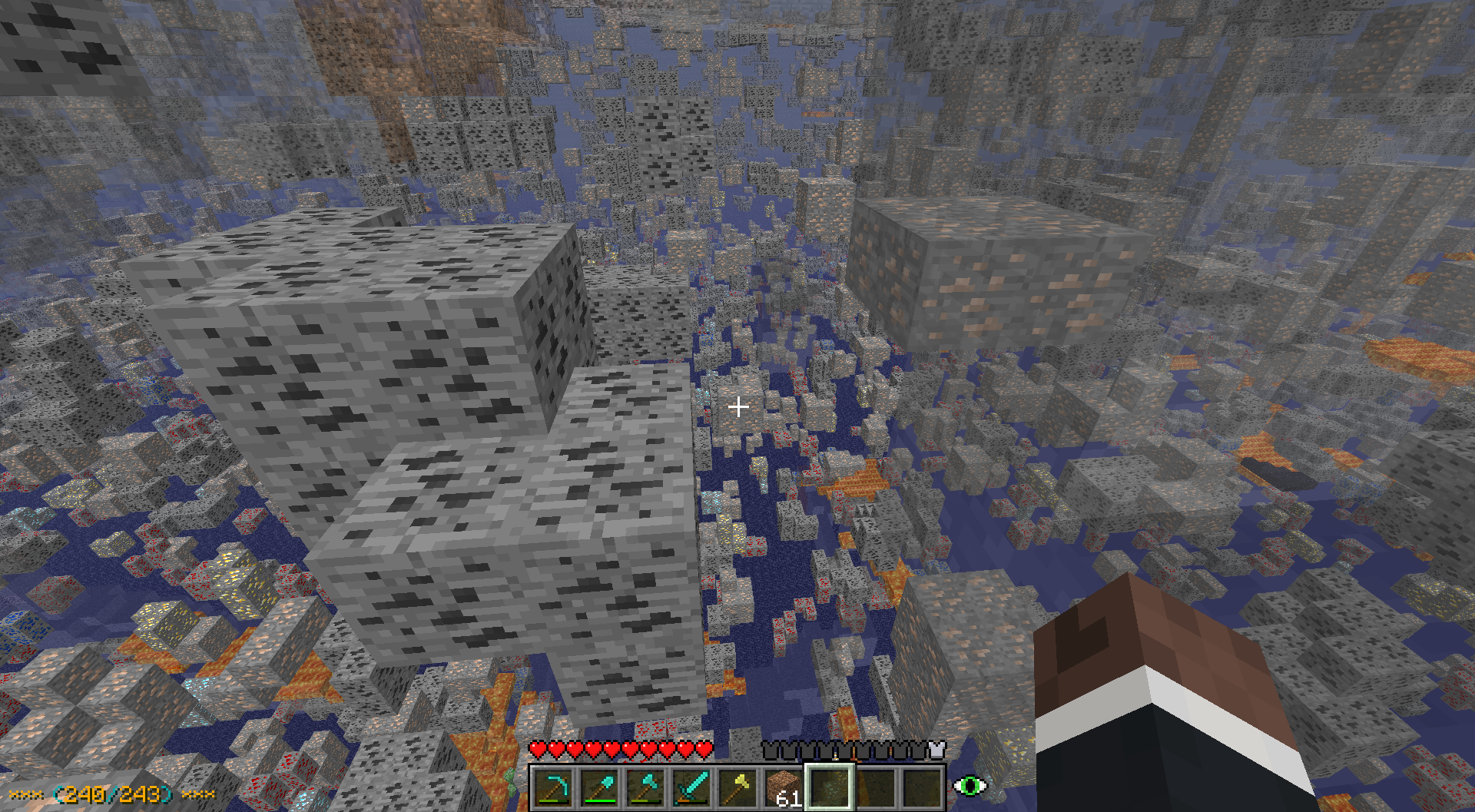Select the diamond shovel hotbar slot
The image size is (1475, 812).
[600, 787]
